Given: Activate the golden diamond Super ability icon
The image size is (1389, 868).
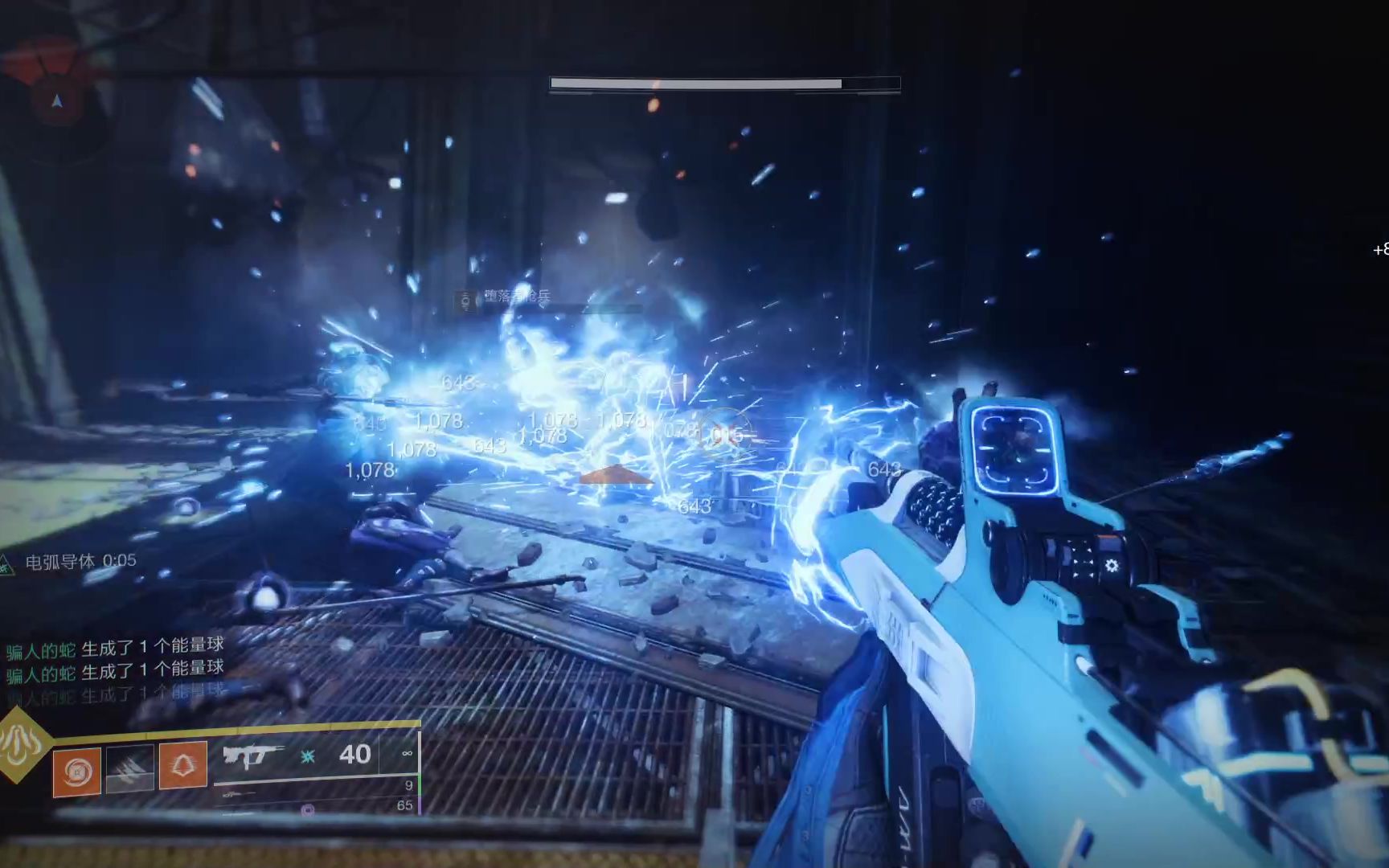Looking at the screenshot, I should click(x=22, y=744).
